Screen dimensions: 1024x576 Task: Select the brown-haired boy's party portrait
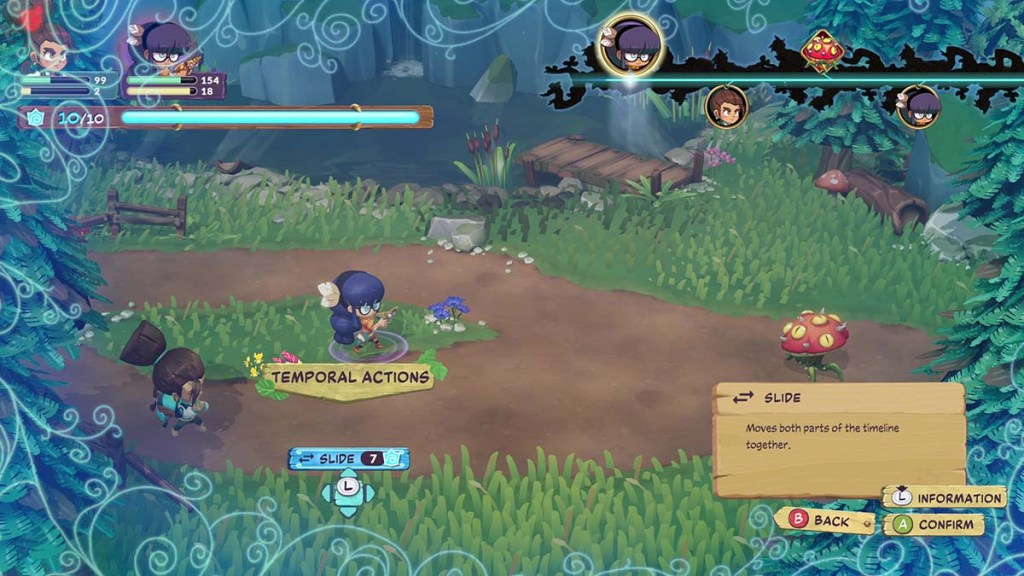coord(50,50)
